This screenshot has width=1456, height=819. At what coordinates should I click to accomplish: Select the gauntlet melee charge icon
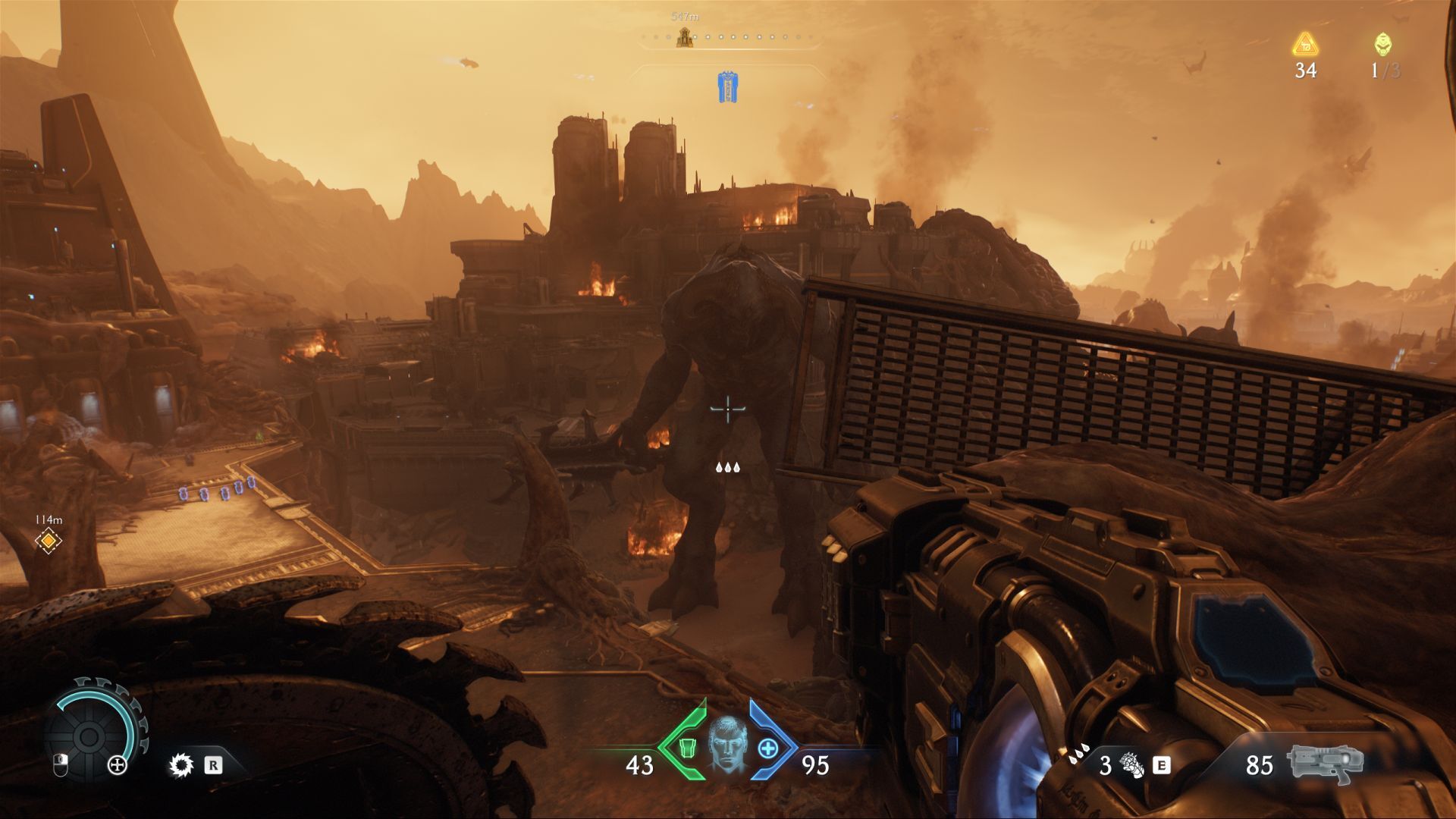(1132, 765)
